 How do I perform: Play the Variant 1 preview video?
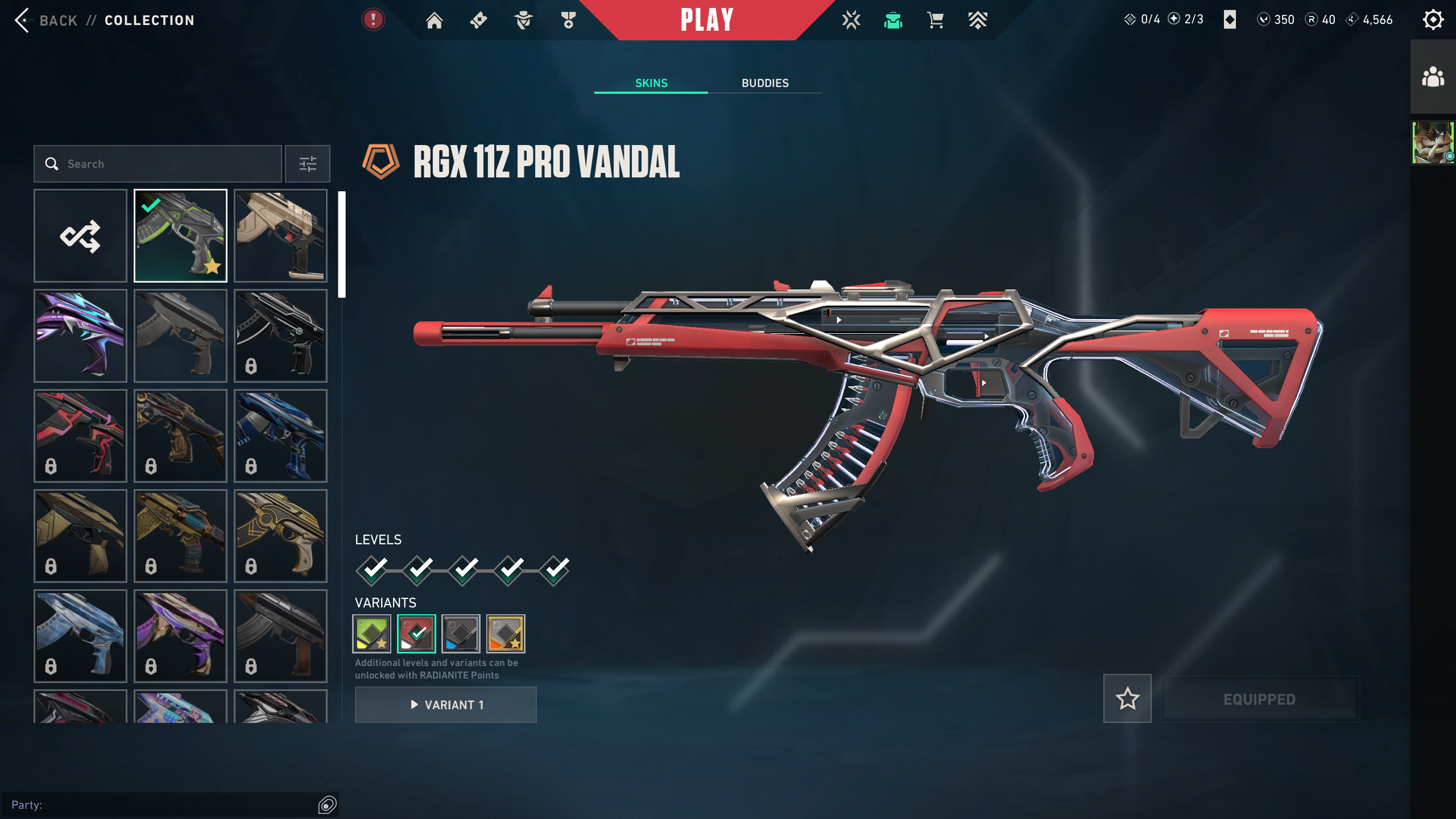pyautogui.click(x=446, y=705)
